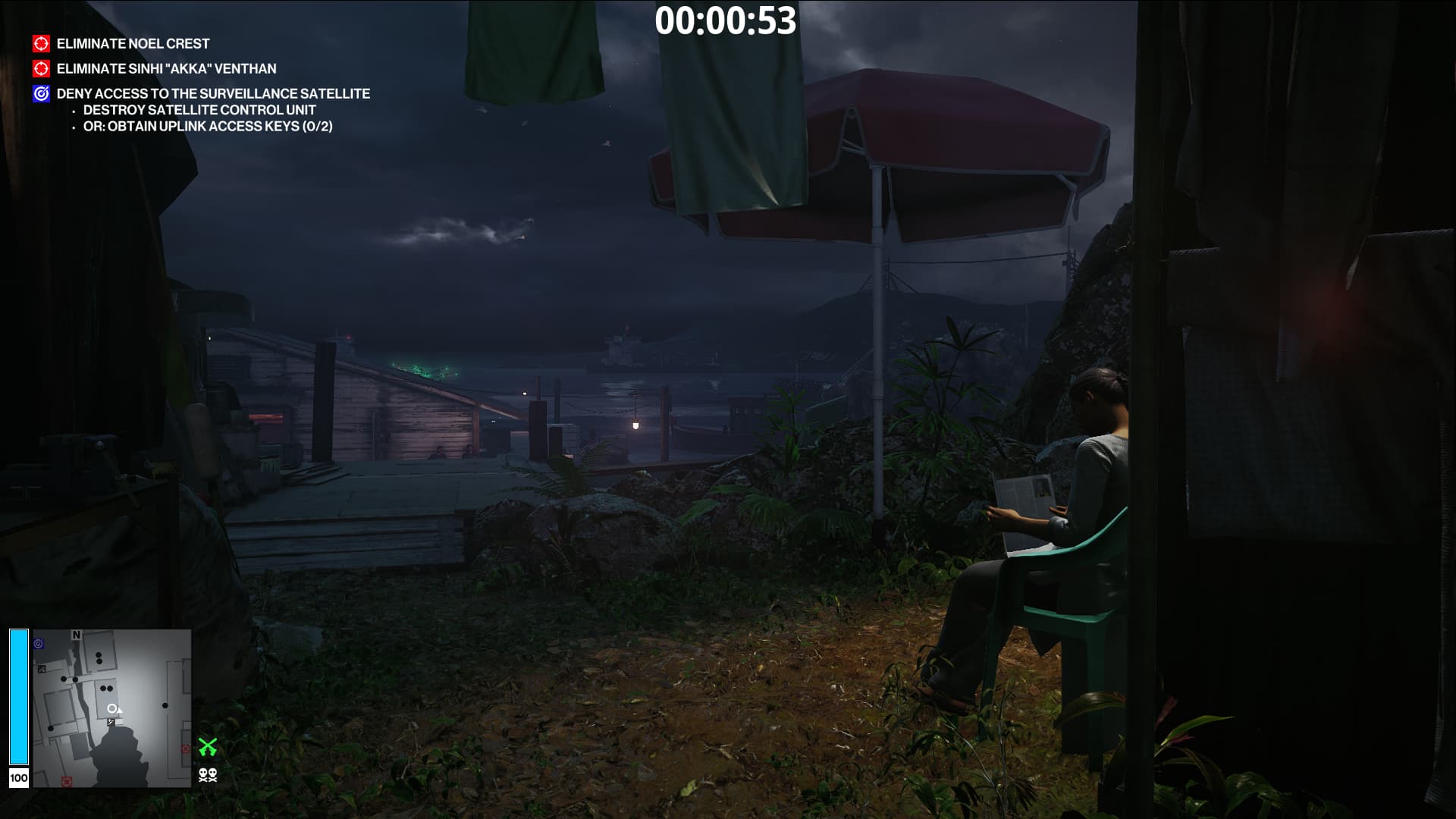1456x819 pixels.
Task: Select the Eliminate Noel Crest objective
Action: click(x=133, y=44)
